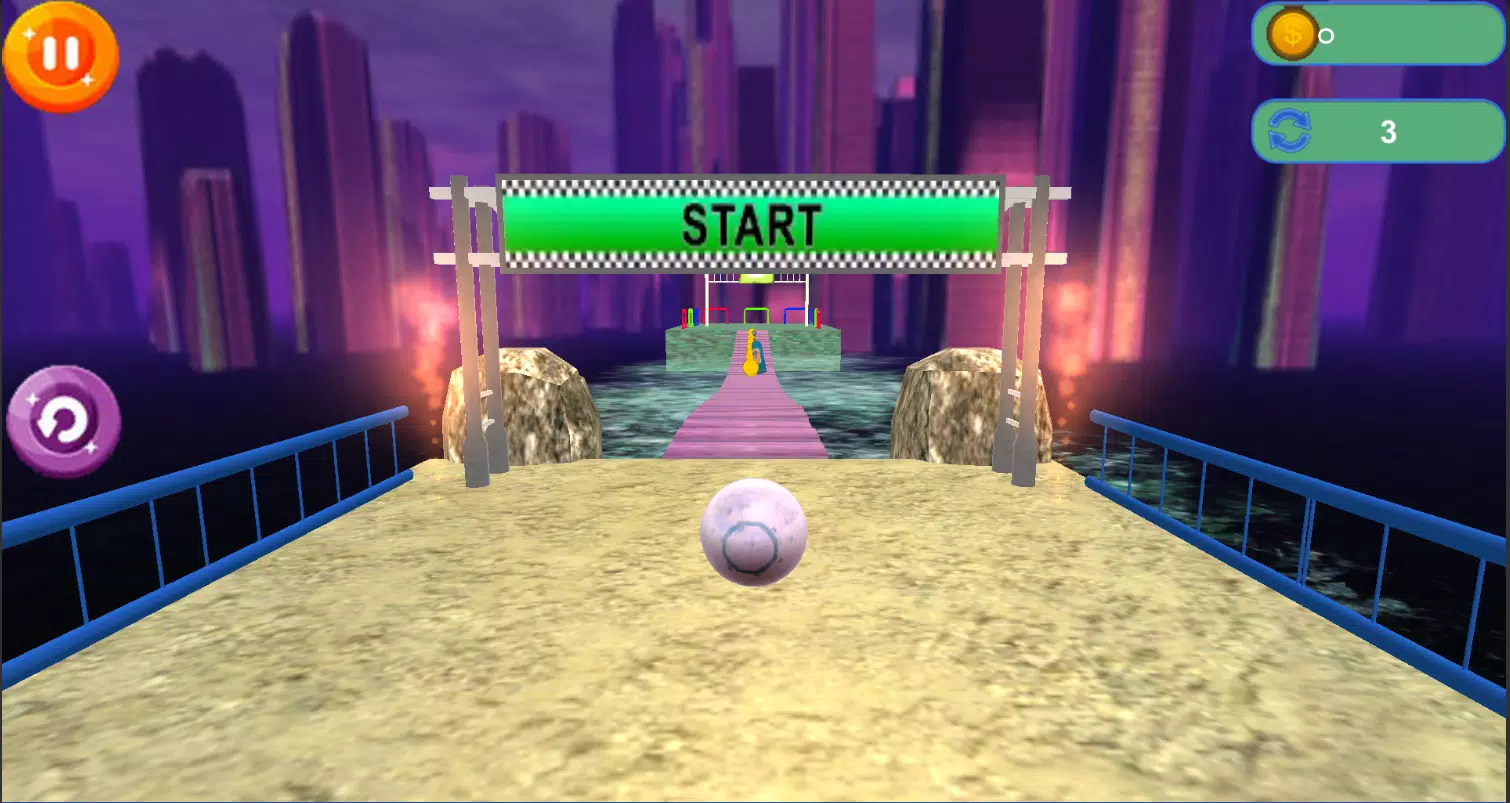Viewport: 1510px width, 803px height.
Task: Pause the game with the orange button
Action: (61, 54)
